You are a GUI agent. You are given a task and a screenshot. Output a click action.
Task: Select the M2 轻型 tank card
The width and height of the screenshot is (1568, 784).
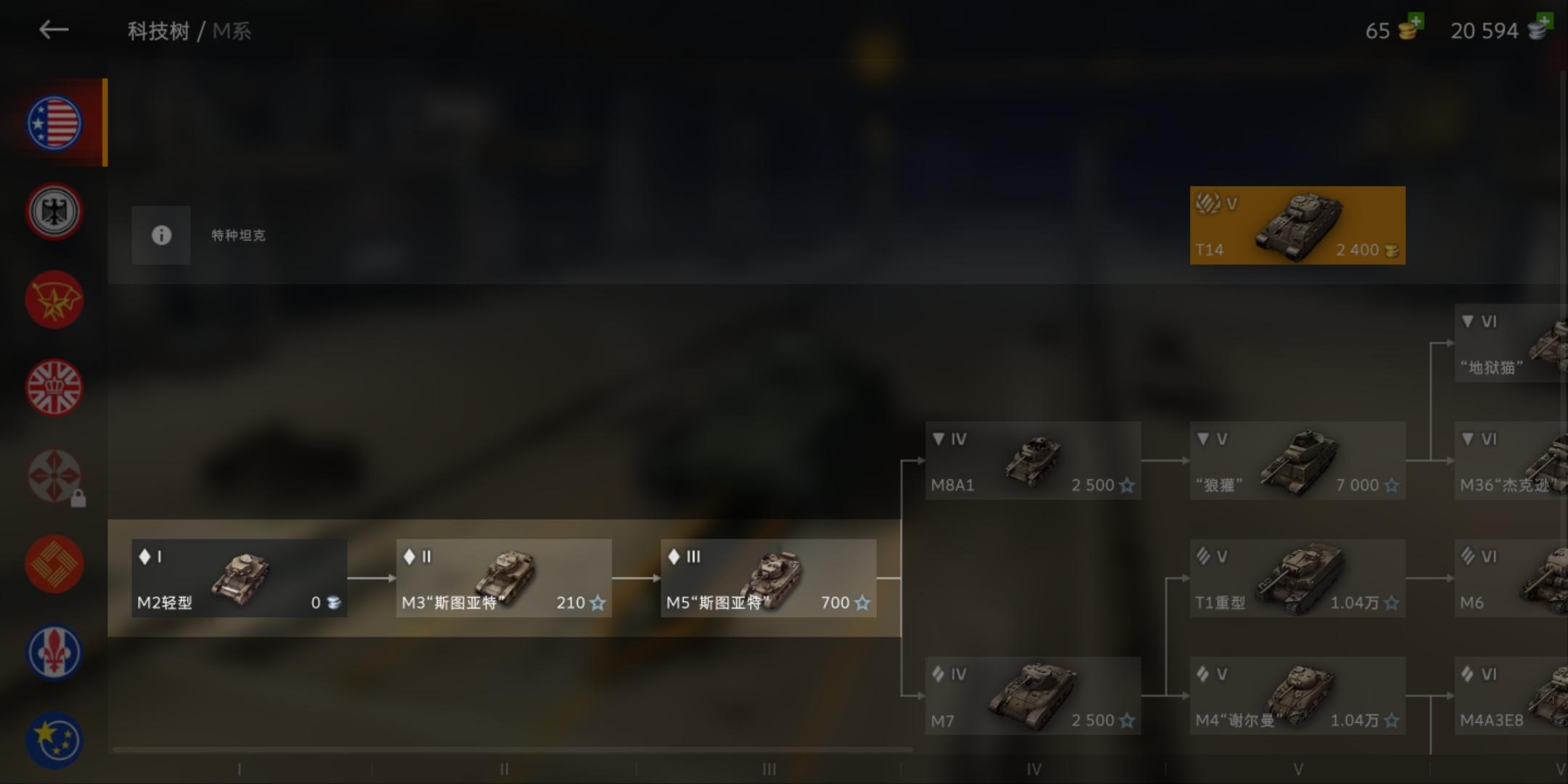pos(238,578)
